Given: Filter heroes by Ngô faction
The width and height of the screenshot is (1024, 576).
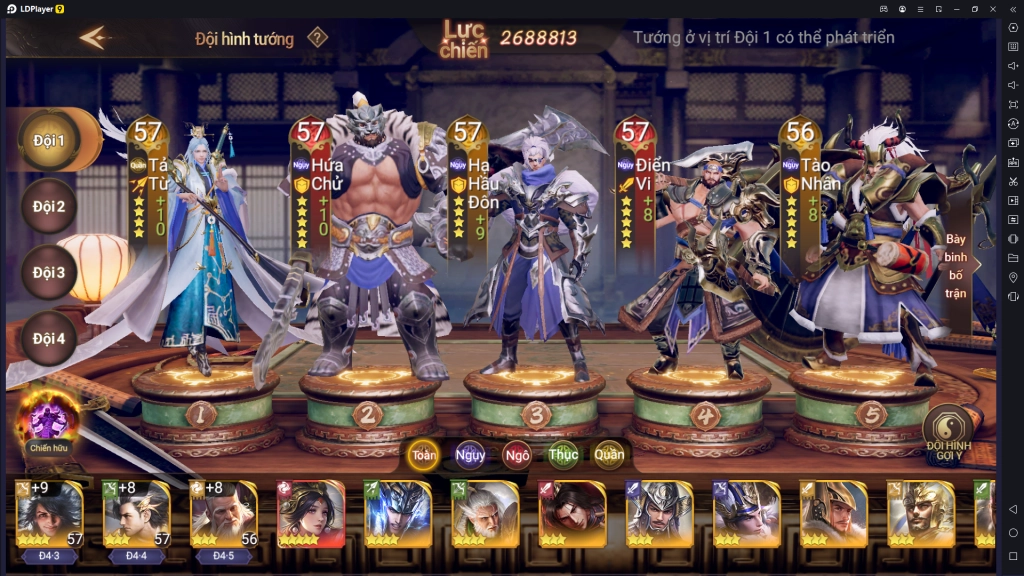Looking at the screenshot, I should point(517,455).
